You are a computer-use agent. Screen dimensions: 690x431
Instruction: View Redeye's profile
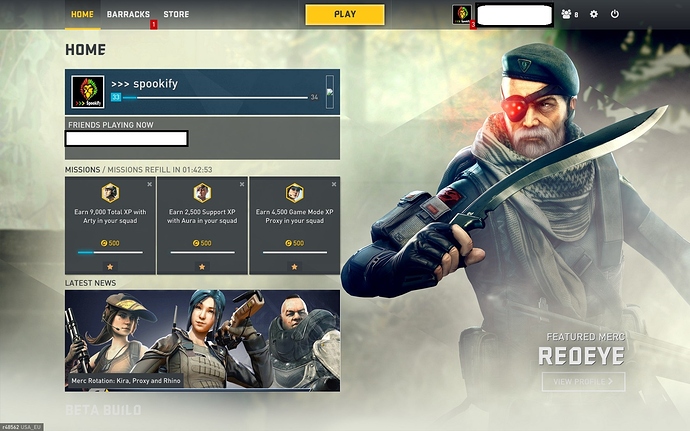pyautogui.click(x=583, y=381)
